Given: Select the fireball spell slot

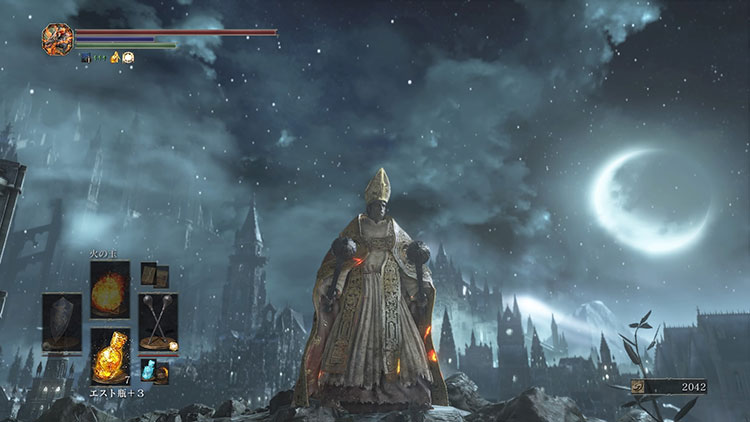Looking at the screenshot, I should pos(110,290).
